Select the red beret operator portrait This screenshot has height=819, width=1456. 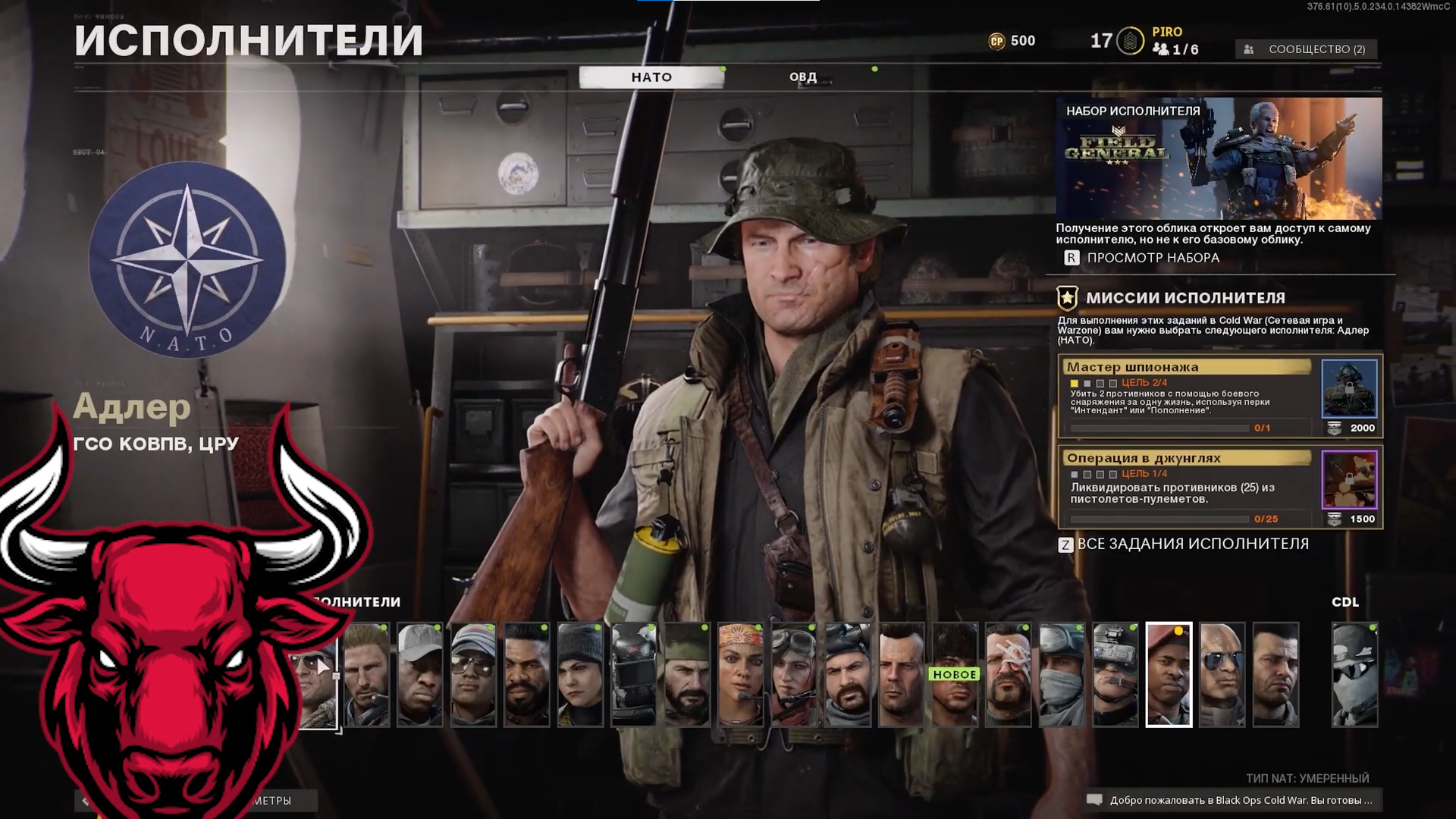pos(1169,675)
